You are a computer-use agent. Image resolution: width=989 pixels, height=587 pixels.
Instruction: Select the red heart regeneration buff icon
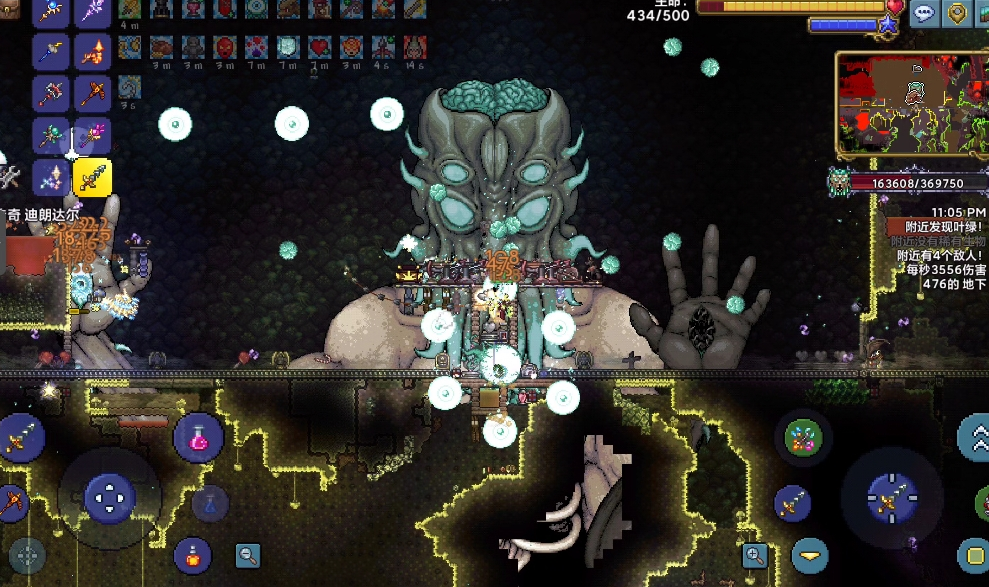point(319,47)
